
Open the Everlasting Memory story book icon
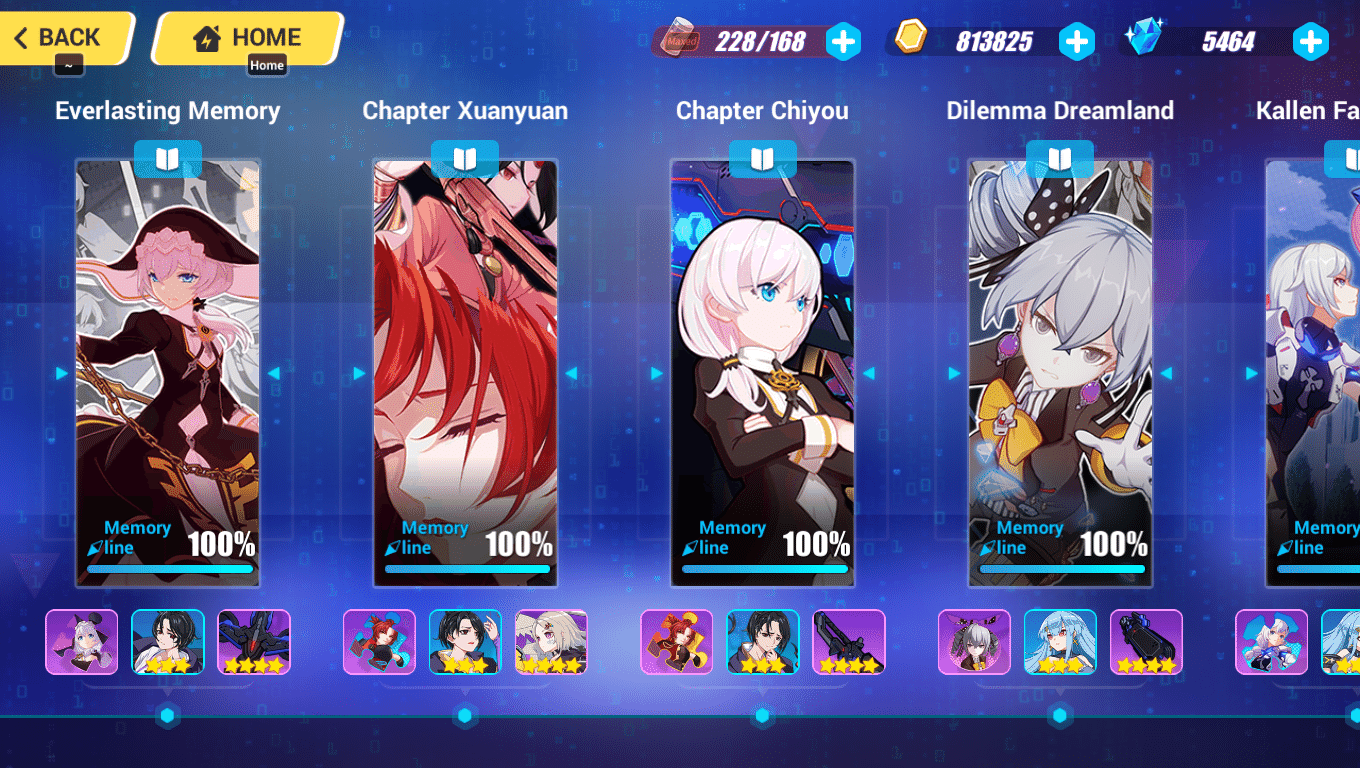168,158
